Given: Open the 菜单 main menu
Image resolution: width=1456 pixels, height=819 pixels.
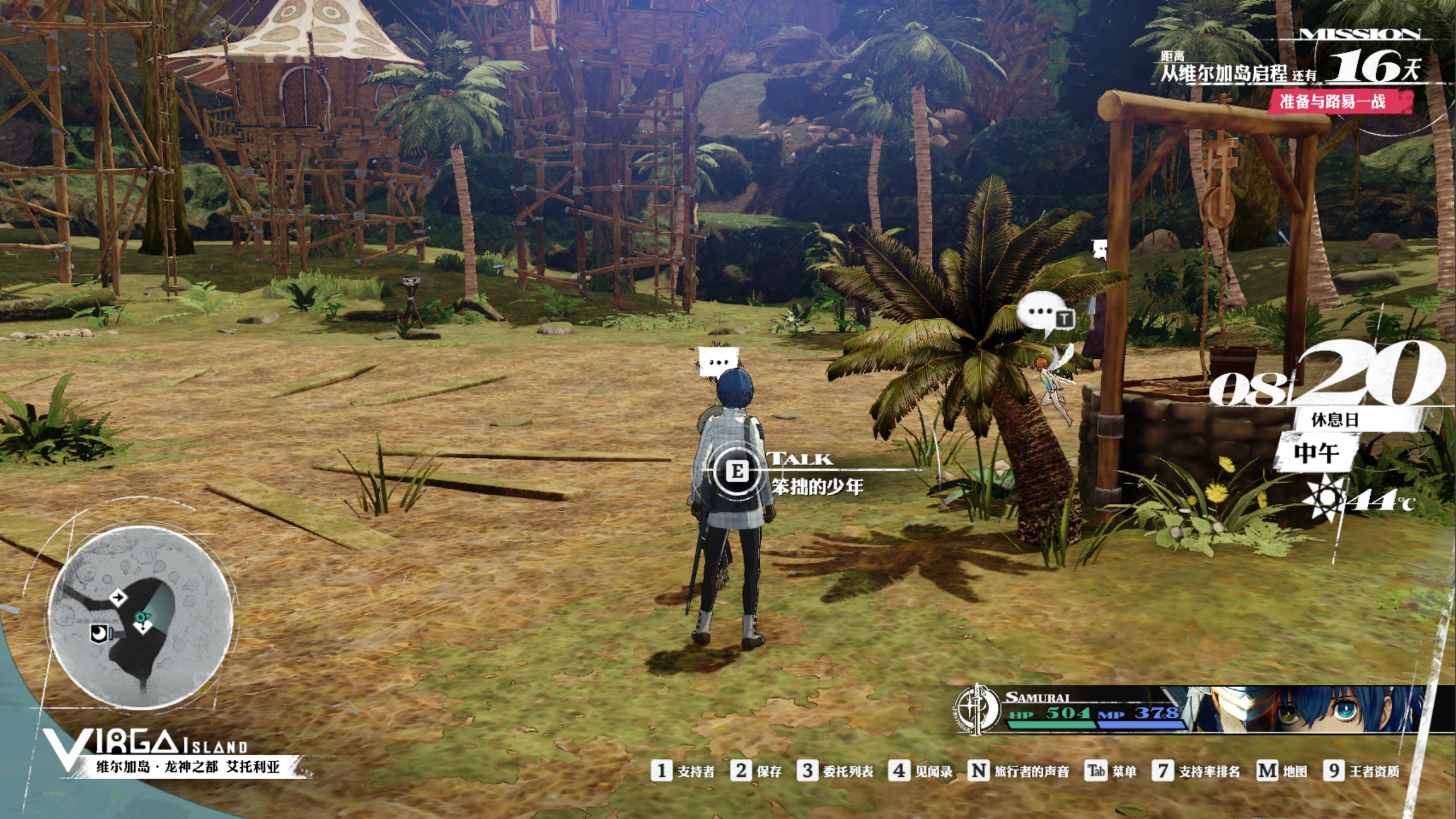Looking at the screenshot, I should click(x=1111, y=771).
